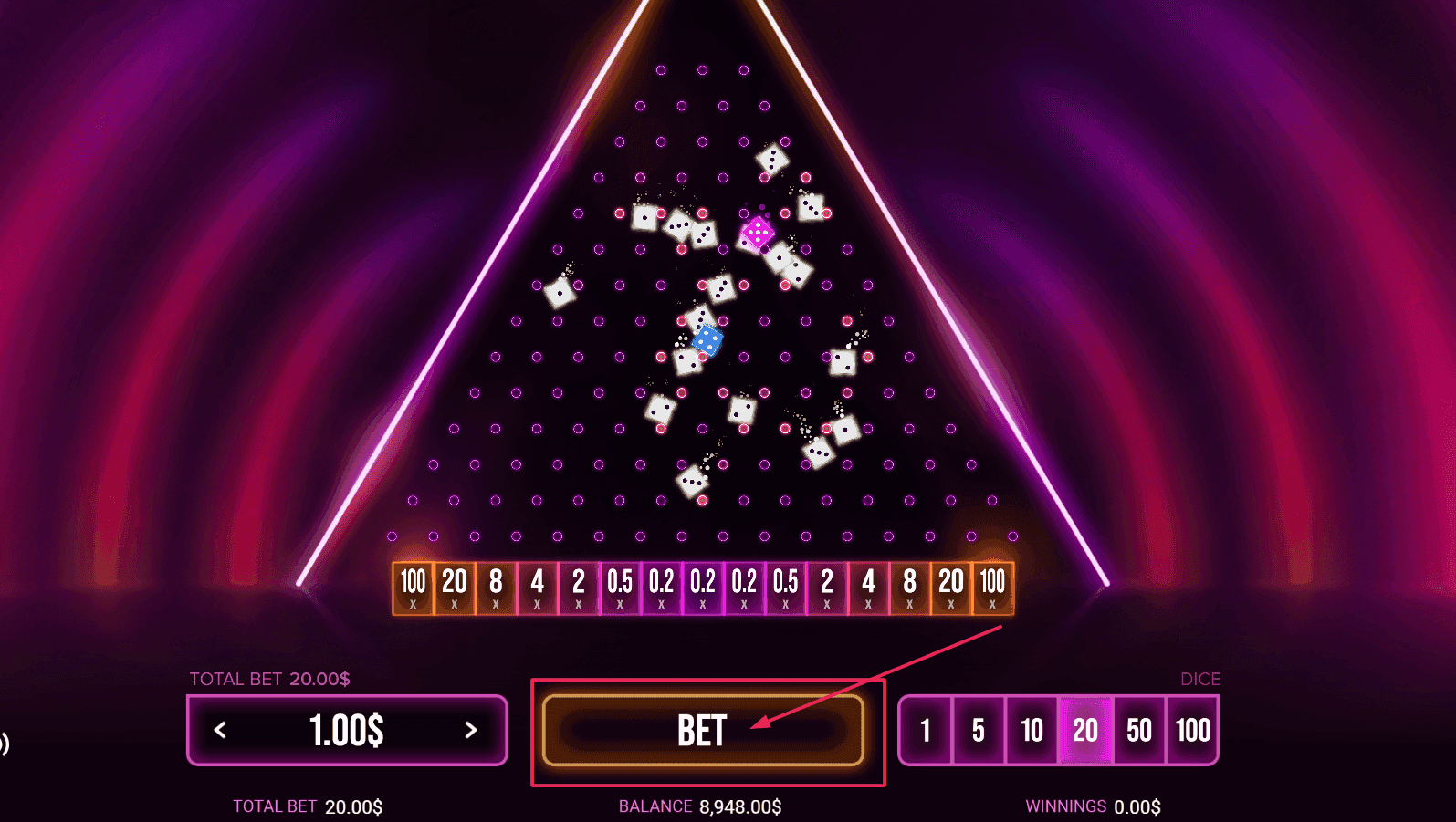Open the DICE selection panel's 10 option
1456x822 pixels.
click(x=1032, y=730)
